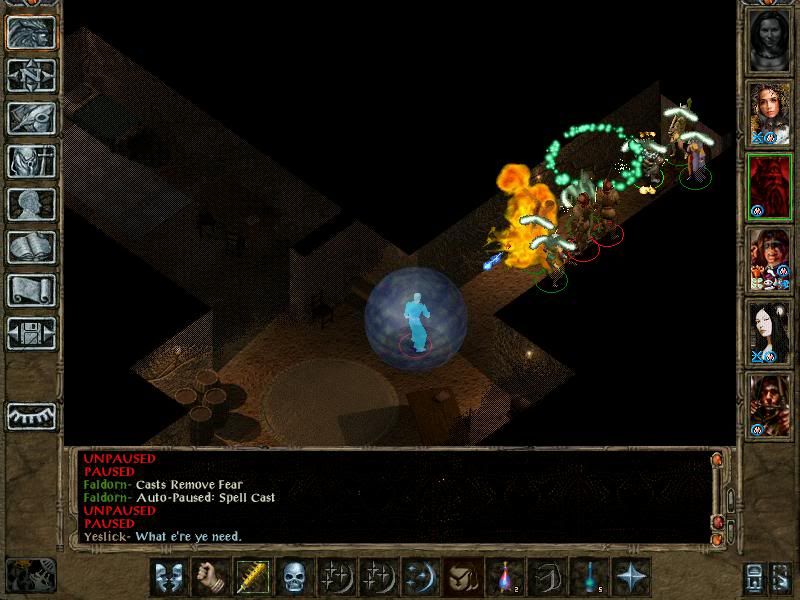The image size is (800, 600).
Task: Open the inventory screen with the armored figure button
Action: point(31,161)
